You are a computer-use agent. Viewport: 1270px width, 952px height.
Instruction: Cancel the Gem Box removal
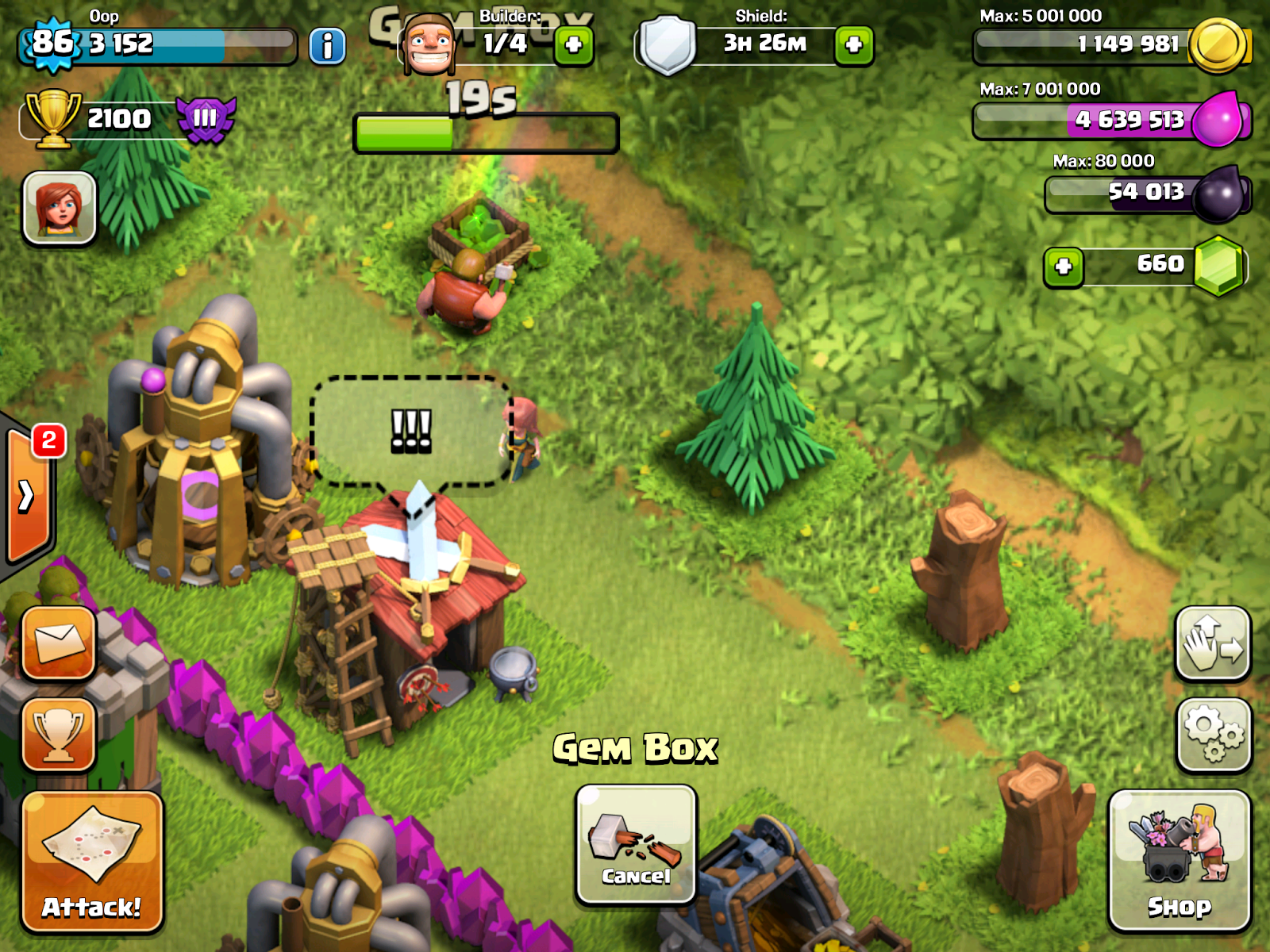[634, 845]
